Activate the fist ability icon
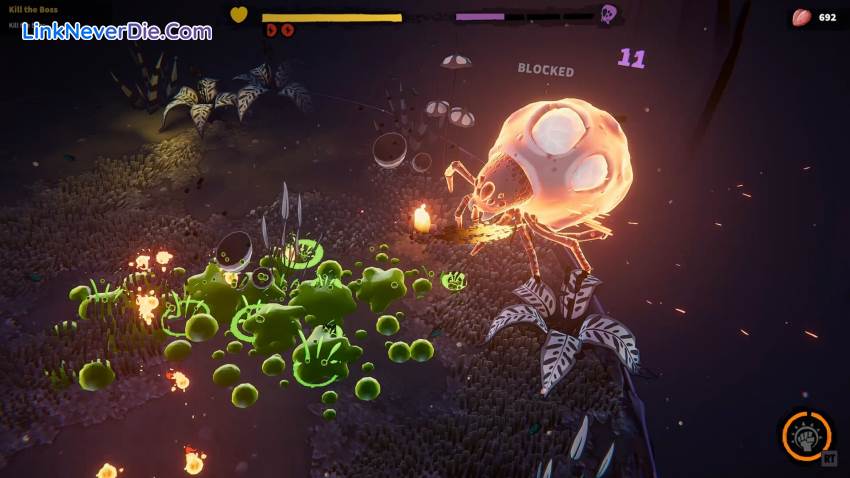This screenshot has width=850, height=478. pos(806,436)
